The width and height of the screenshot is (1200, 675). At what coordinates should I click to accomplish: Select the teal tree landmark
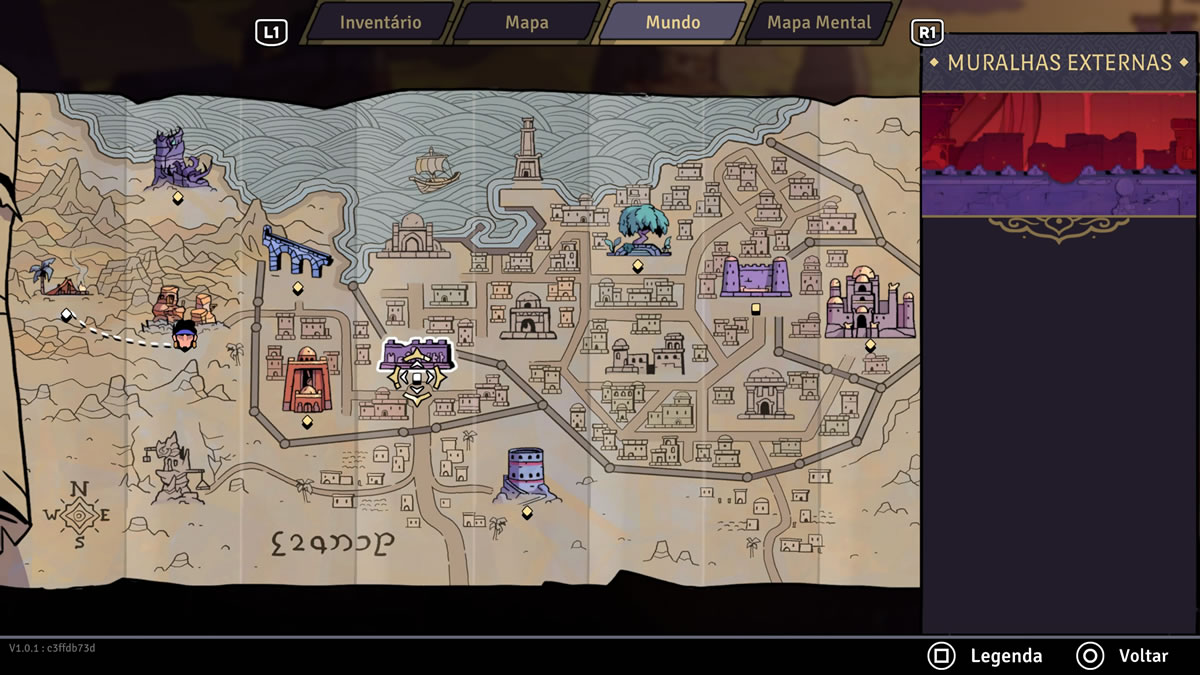click(638, 230)
